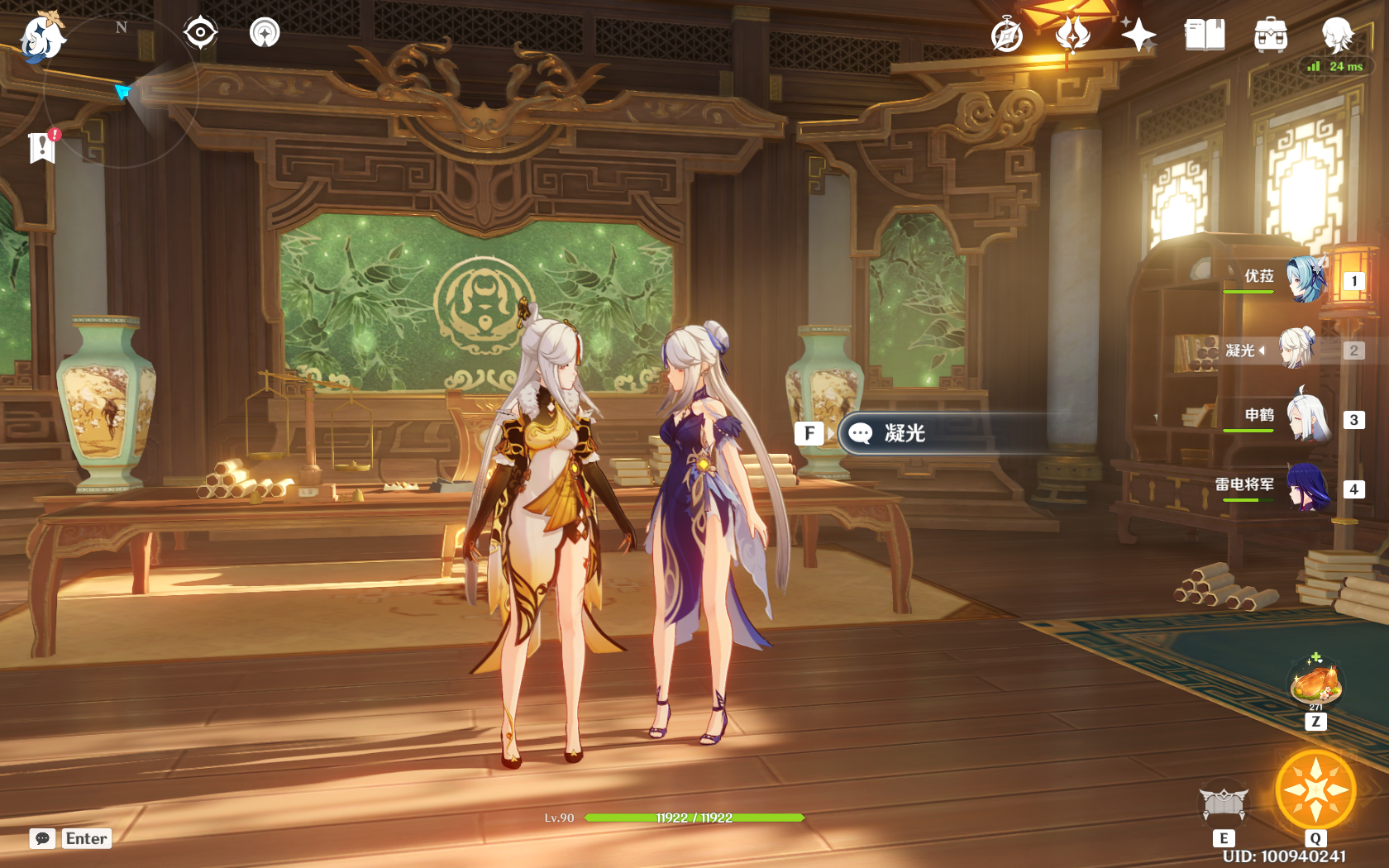Open the chat box

coord(43,838)
